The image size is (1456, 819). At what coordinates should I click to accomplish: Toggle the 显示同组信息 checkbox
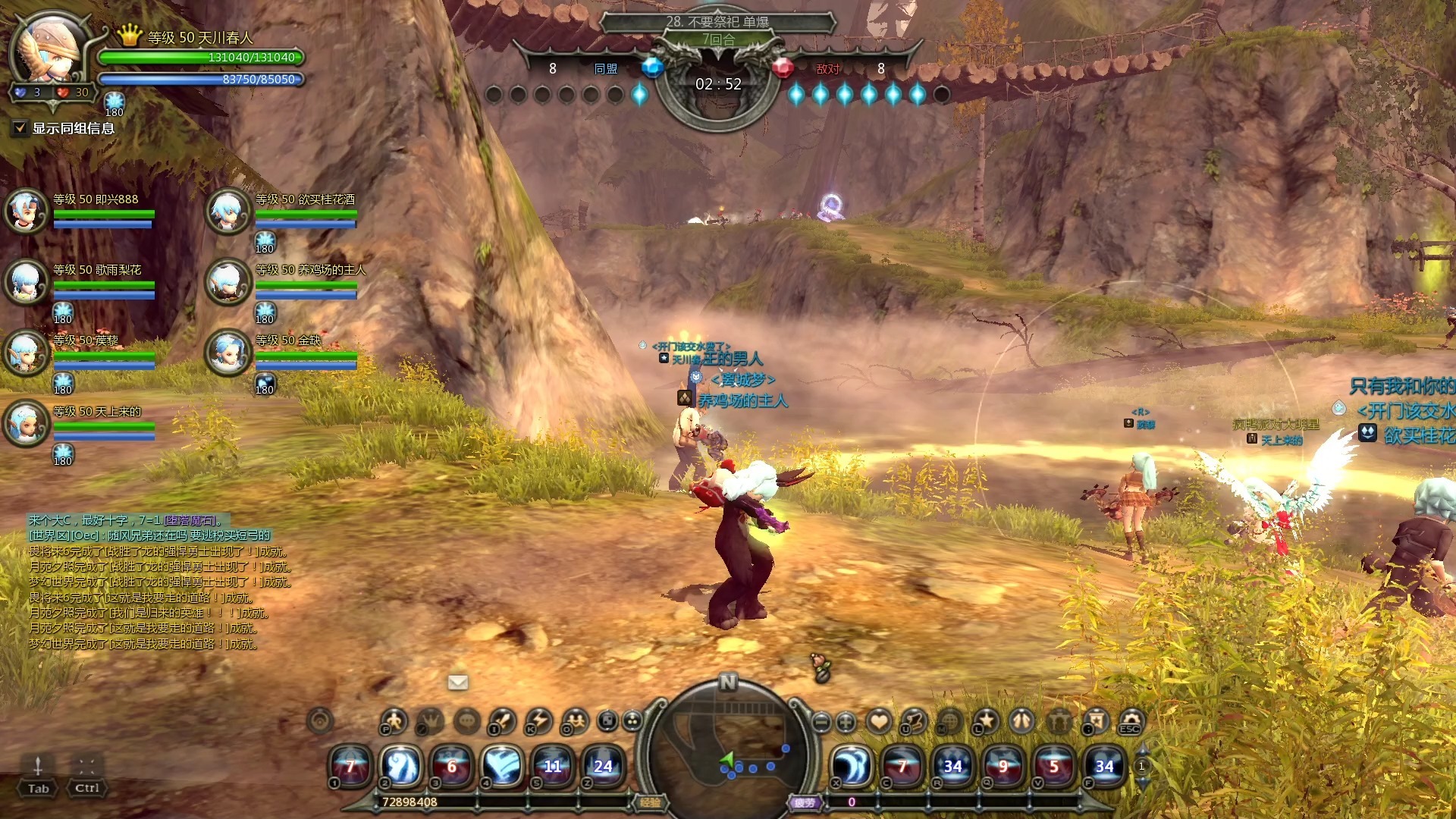point(20,128)
